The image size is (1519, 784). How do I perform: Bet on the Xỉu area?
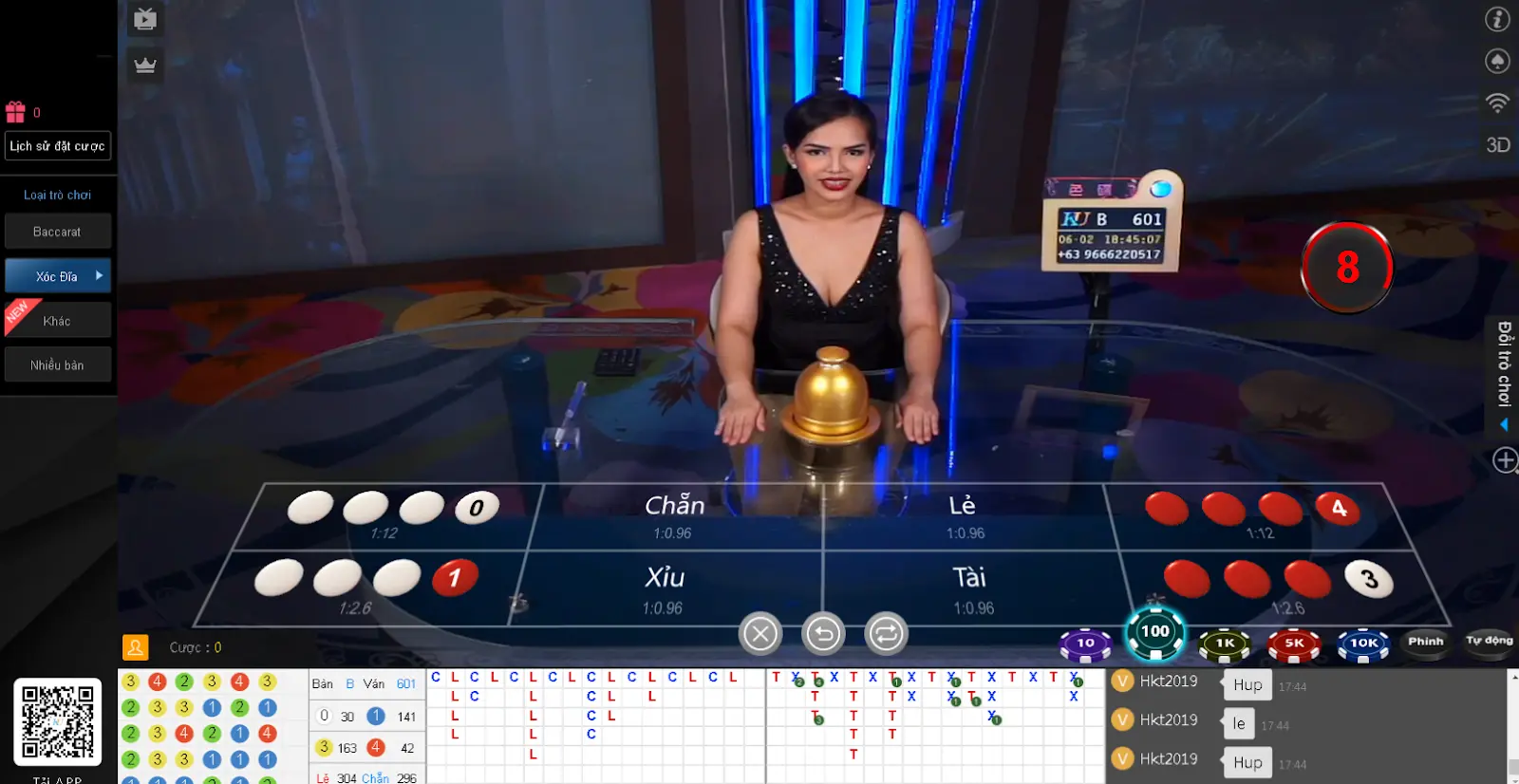[x=665, y=588]
